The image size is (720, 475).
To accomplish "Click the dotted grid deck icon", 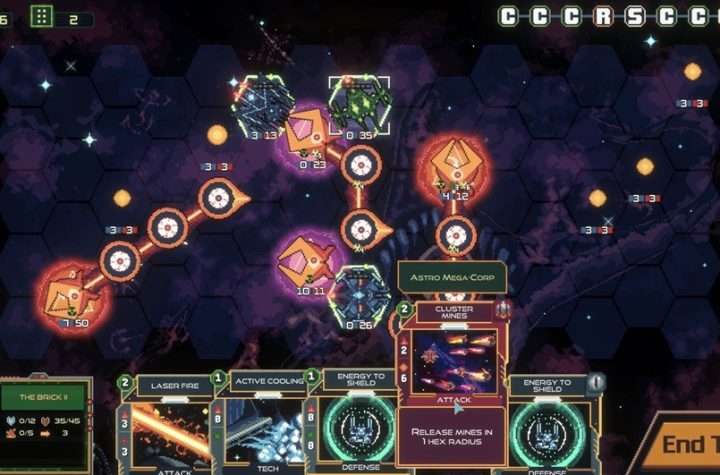I will [42, 16].
